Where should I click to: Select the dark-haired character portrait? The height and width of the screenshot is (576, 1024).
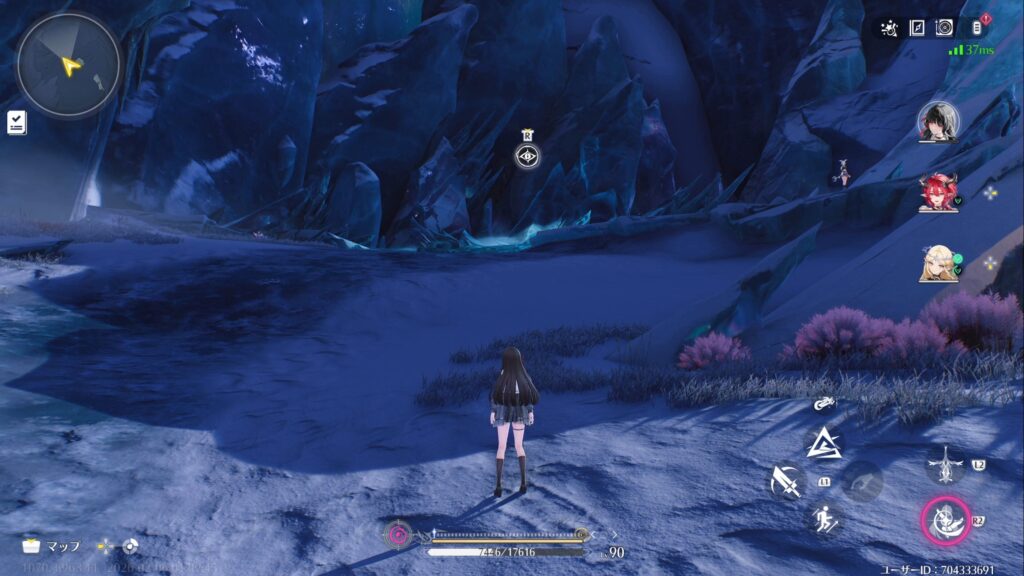(x=938, y=121)
